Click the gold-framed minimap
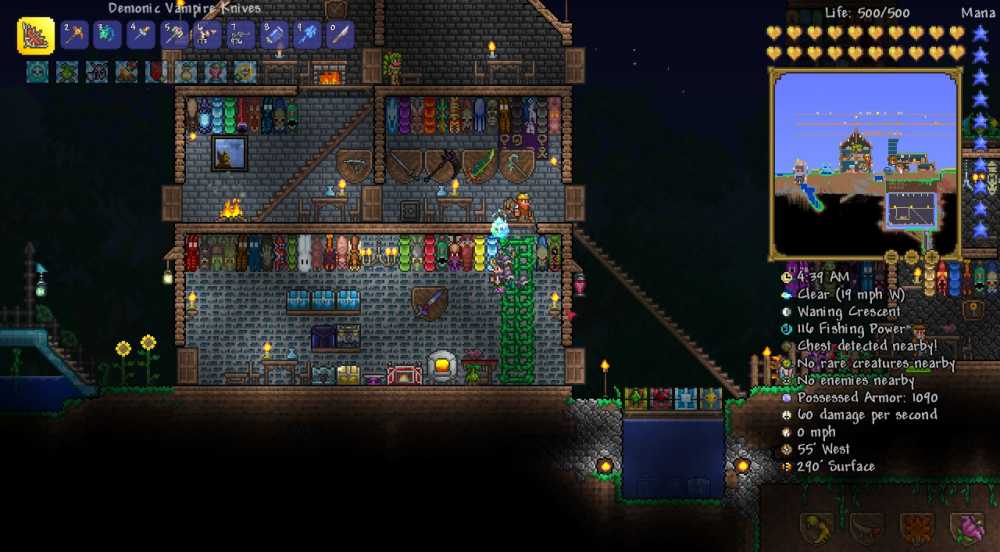Screen dimensions: 1000x552 click(865, 164)
